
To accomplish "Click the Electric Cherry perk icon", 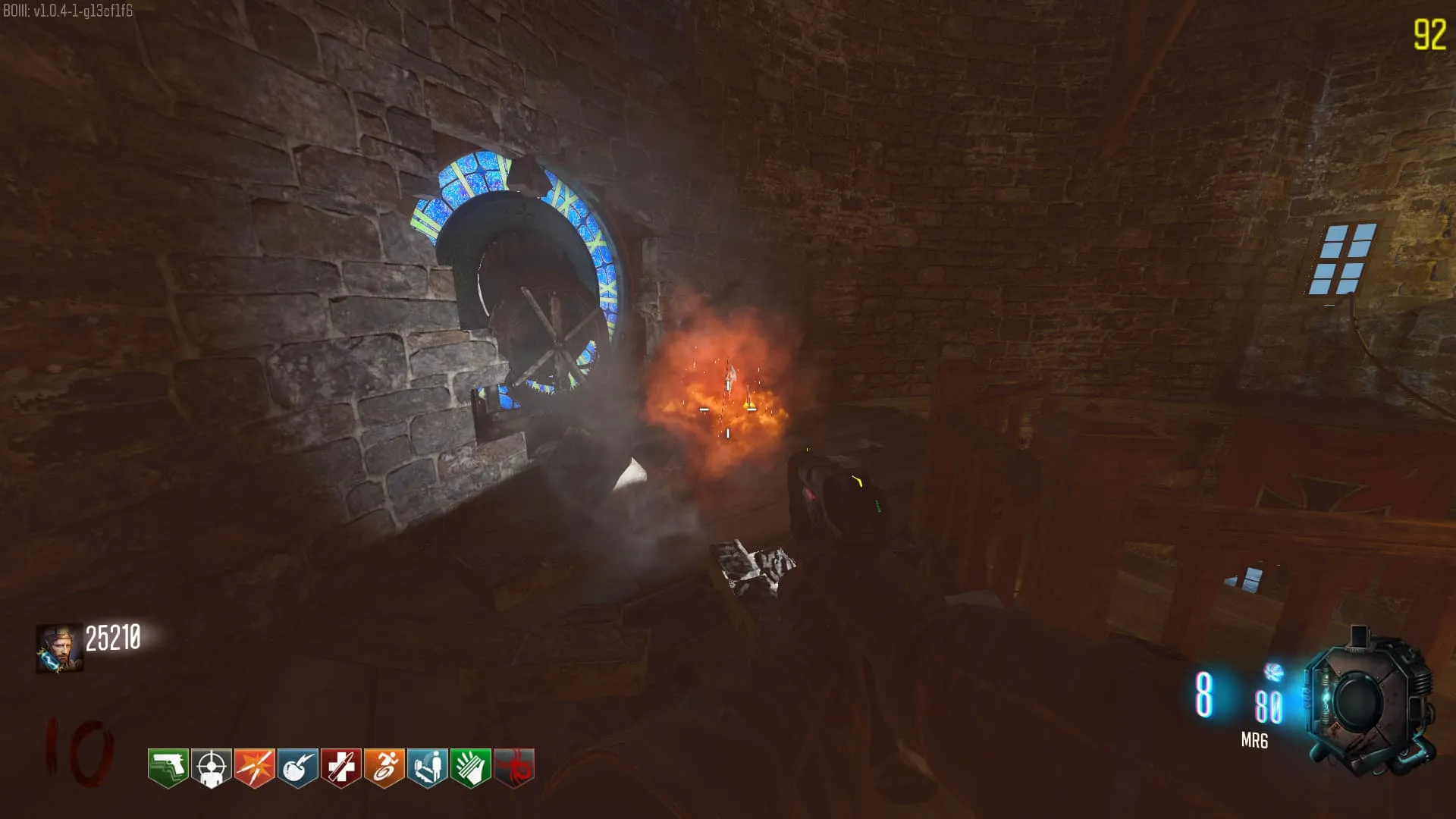I will pyautogui.click(x=297, y=768).
